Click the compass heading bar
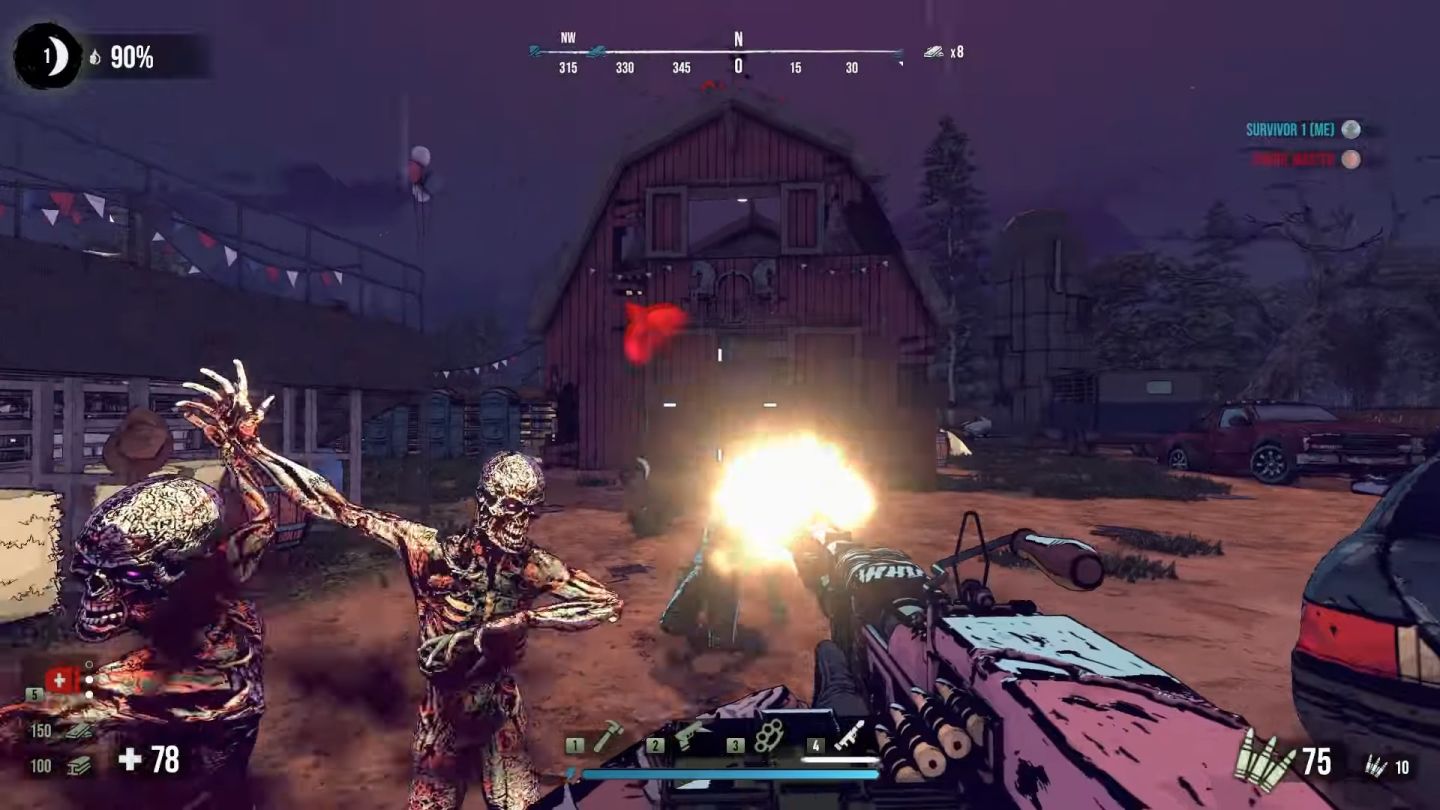Viewport: 1440px width, 810px height. coord(716,53)
